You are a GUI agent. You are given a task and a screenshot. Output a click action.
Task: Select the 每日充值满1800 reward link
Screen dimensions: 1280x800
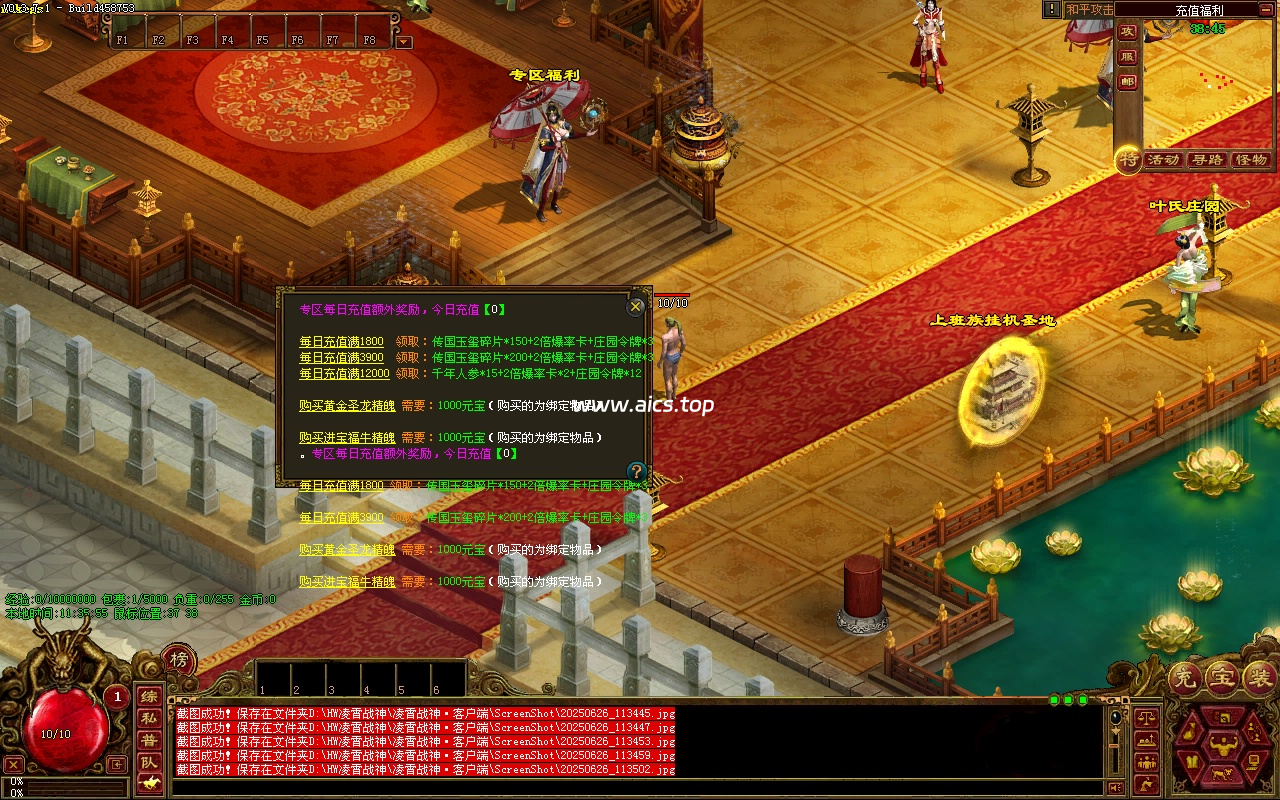pos(341,342)
